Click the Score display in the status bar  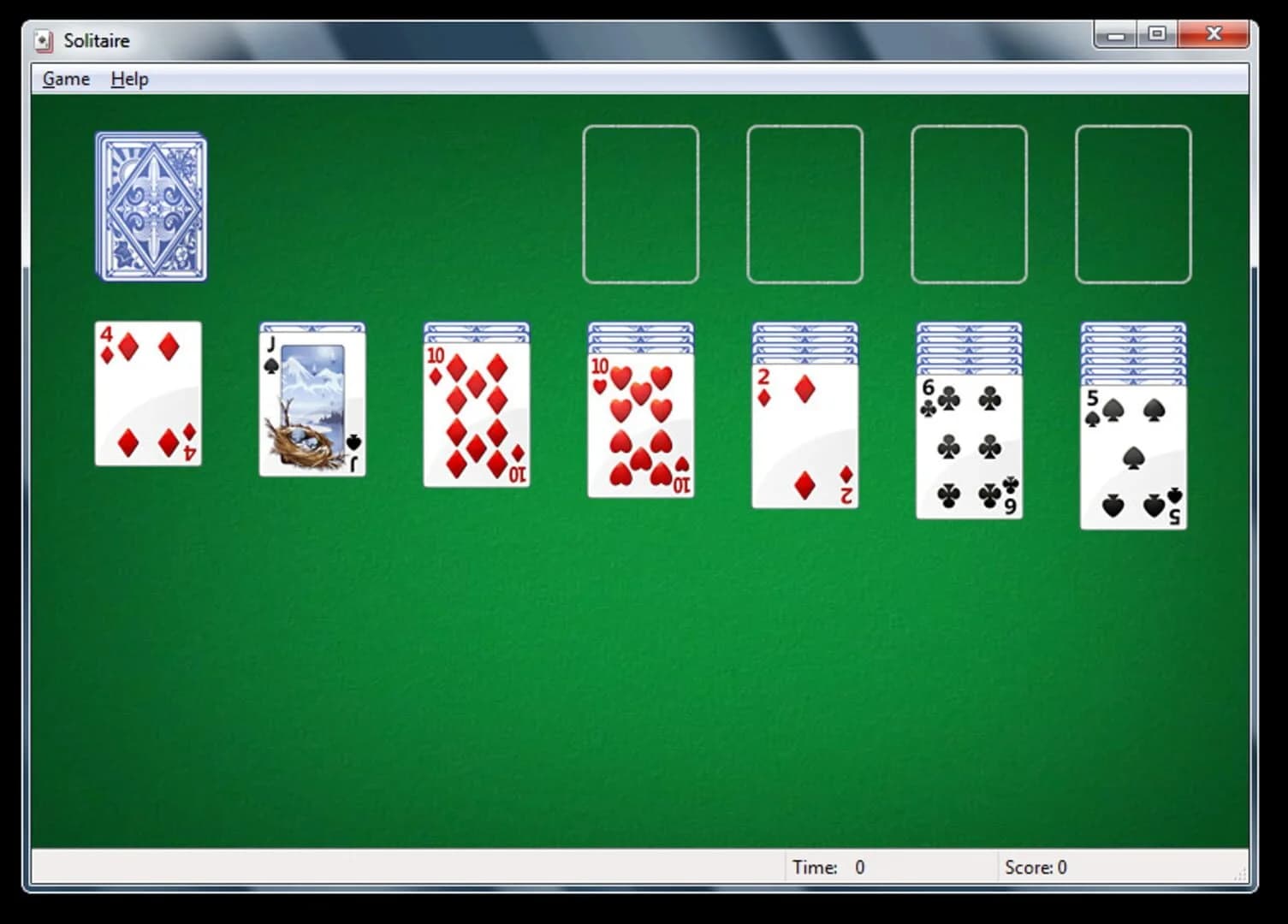coord(1037,867)
